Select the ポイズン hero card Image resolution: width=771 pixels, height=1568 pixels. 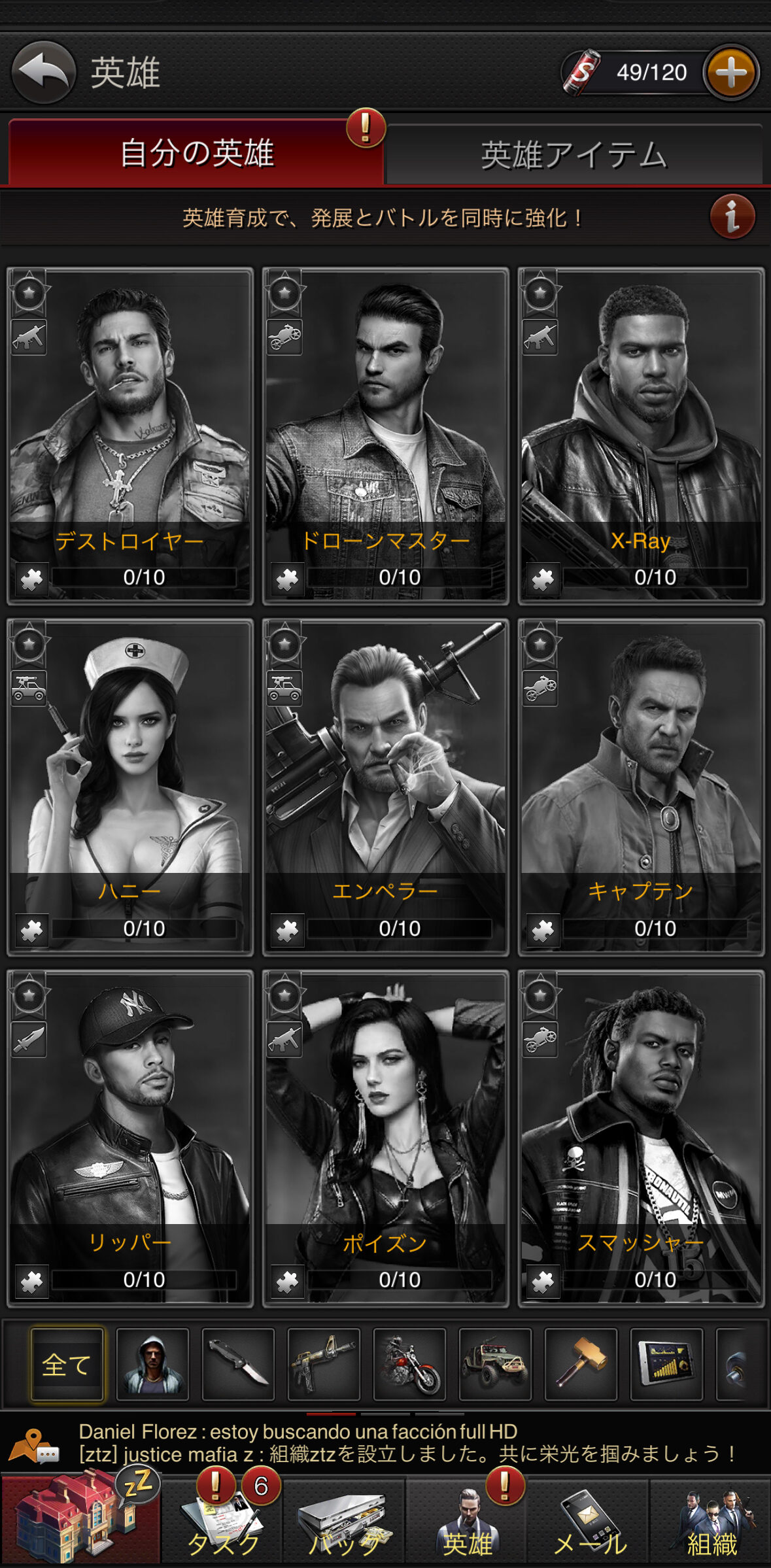pyautogui.click(x=385, y=1138)
